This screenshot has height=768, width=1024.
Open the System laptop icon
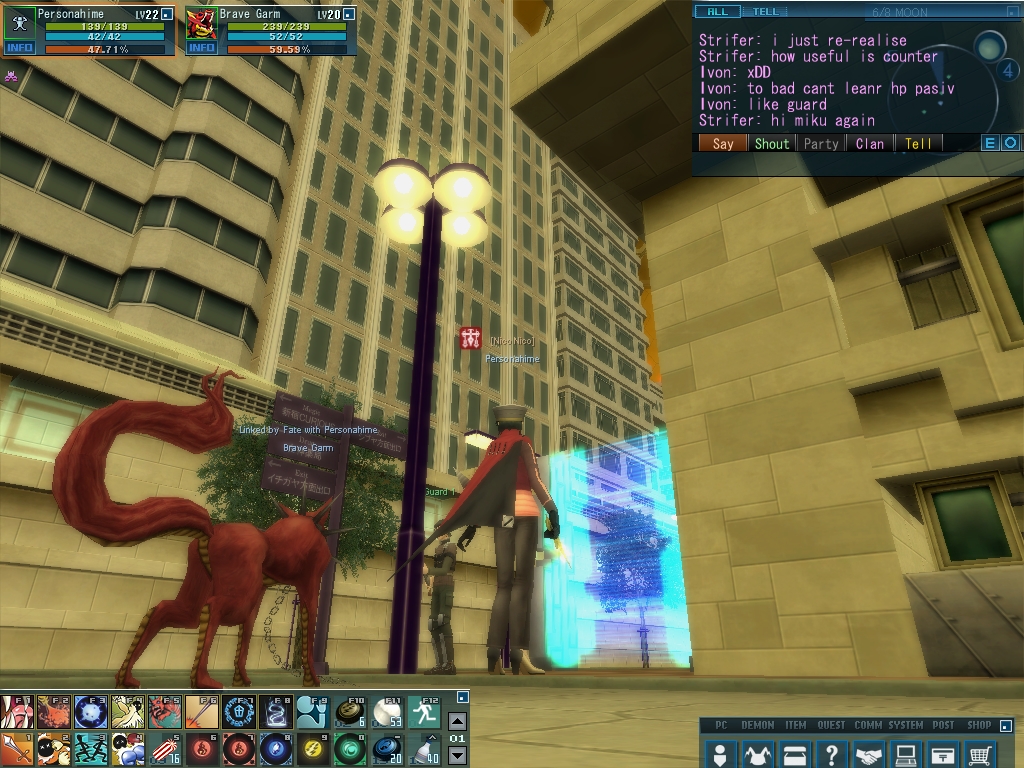906,754
